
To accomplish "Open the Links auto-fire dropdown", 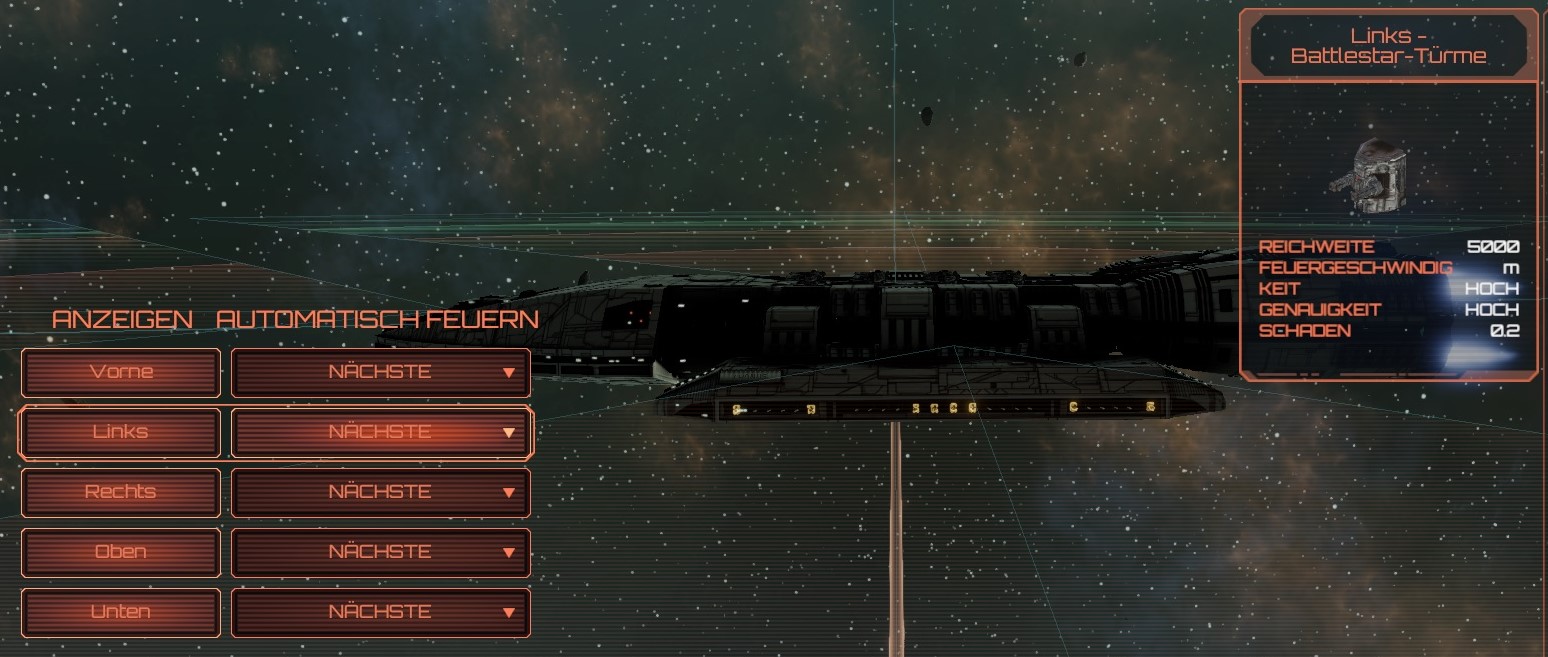I will [381, 432].
